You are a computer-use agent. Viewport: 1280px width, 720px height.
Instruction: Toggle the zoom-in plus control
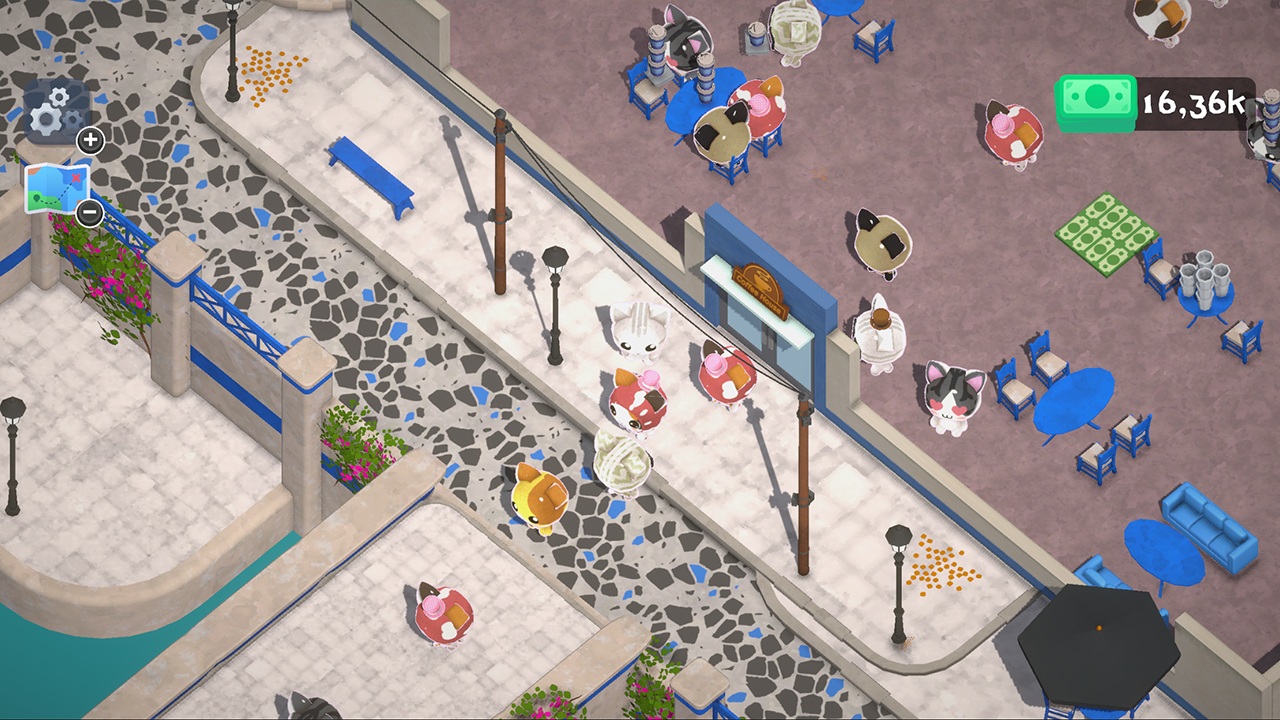pos(90,141)
